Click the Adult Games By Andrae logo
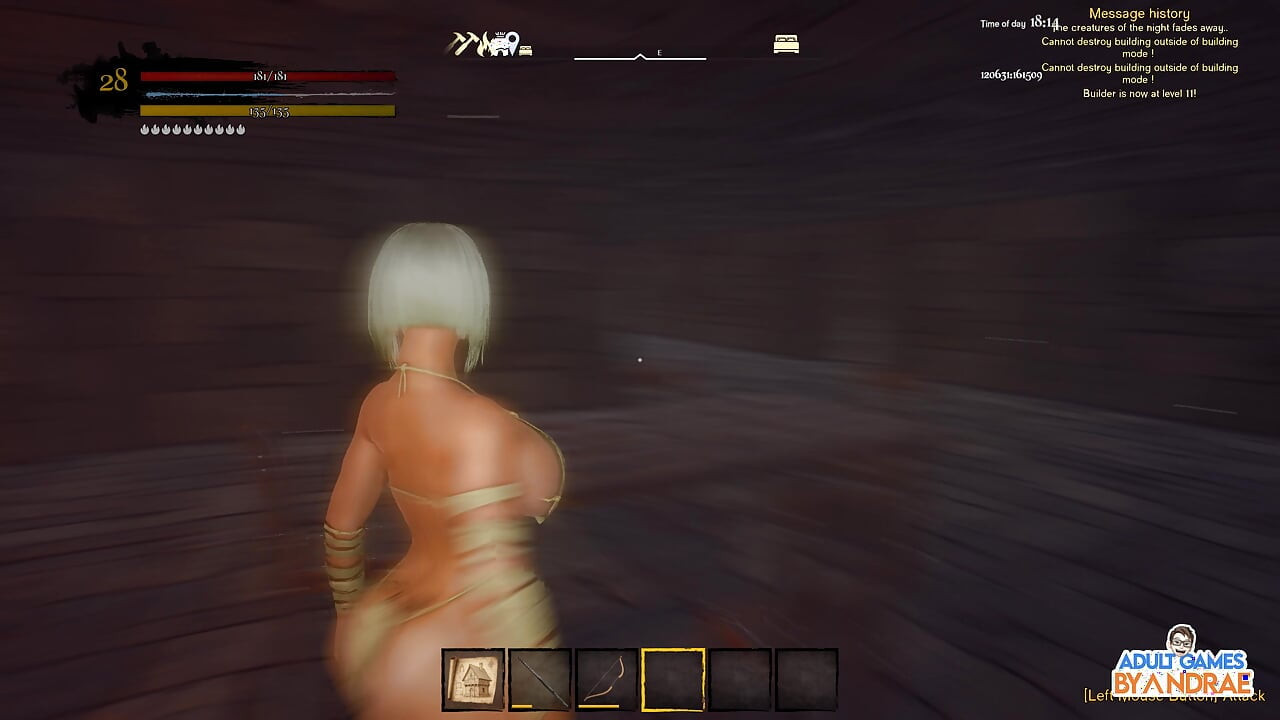This screenshot has height=720, width=1280. point(1183,670)
